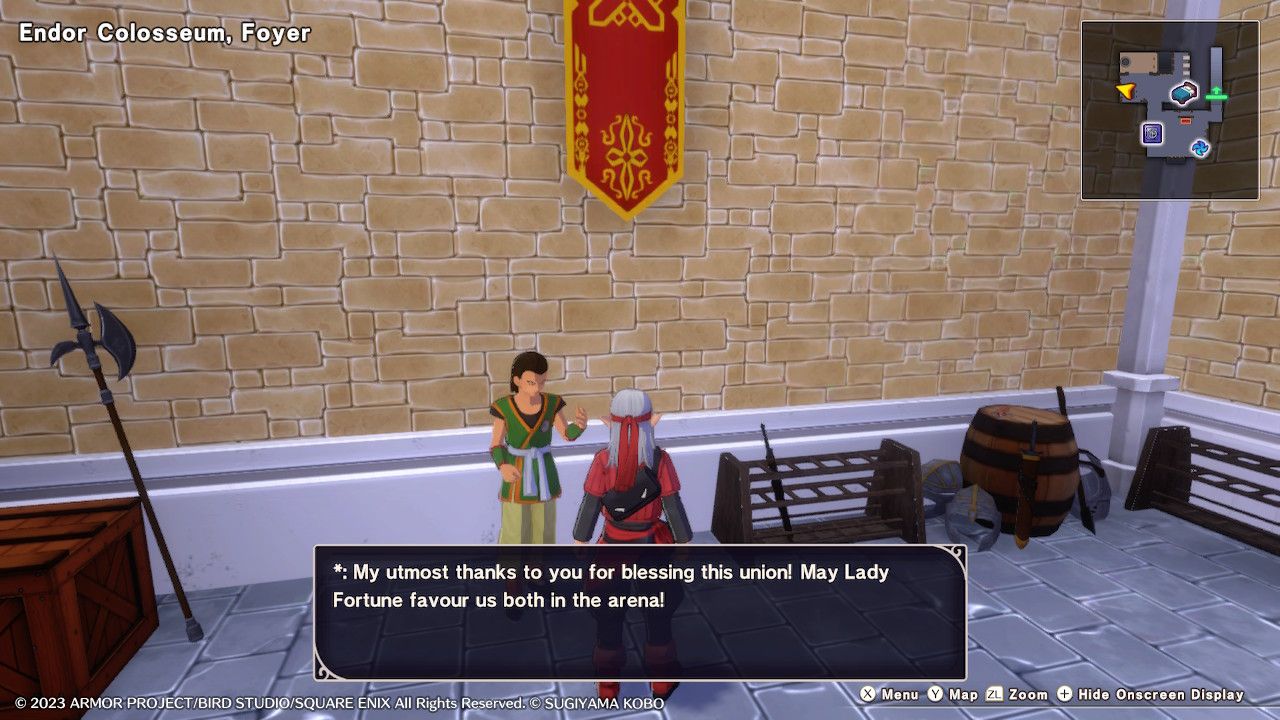
Task: Select the blue swirl marker on the minimap
Action: tap(1200, 149)
